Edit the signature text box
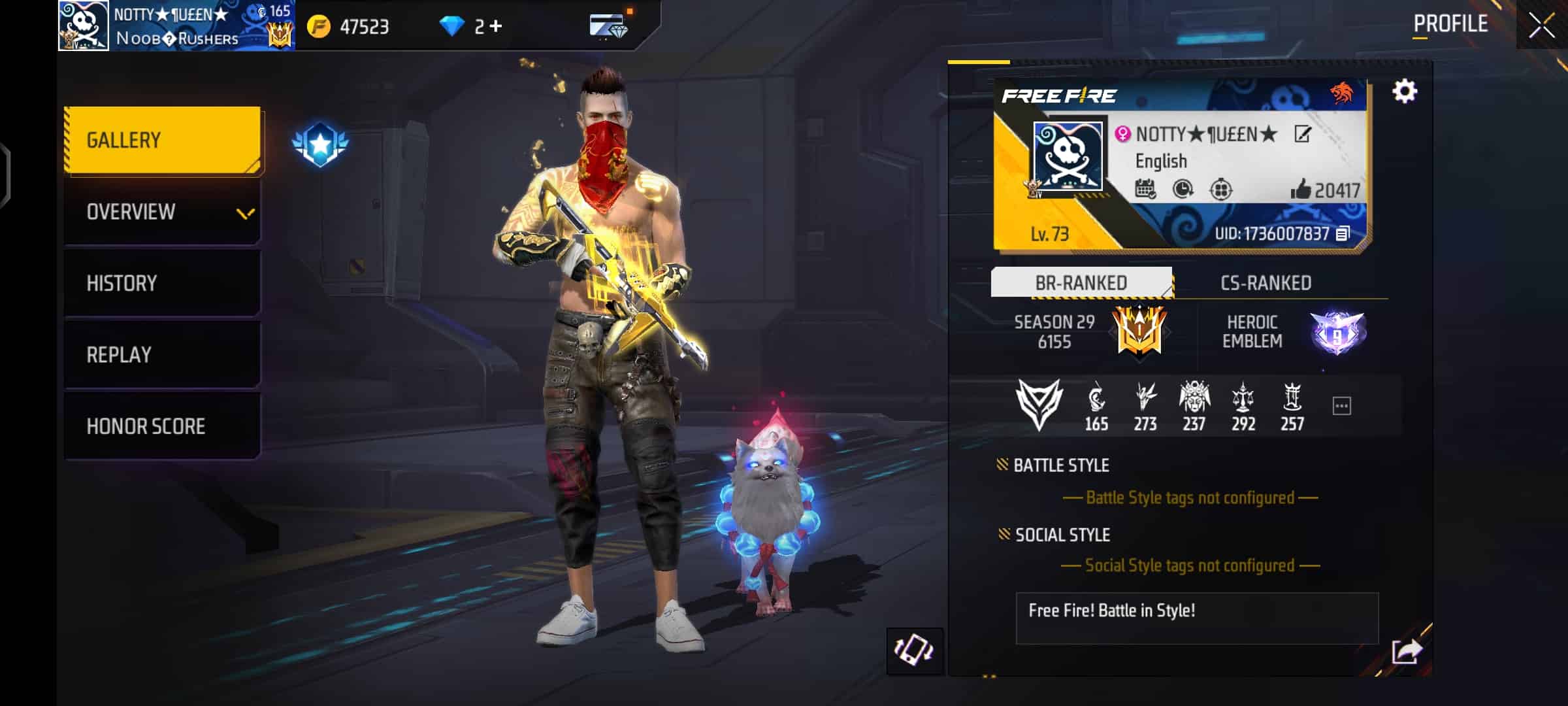 pos(1196,618)
